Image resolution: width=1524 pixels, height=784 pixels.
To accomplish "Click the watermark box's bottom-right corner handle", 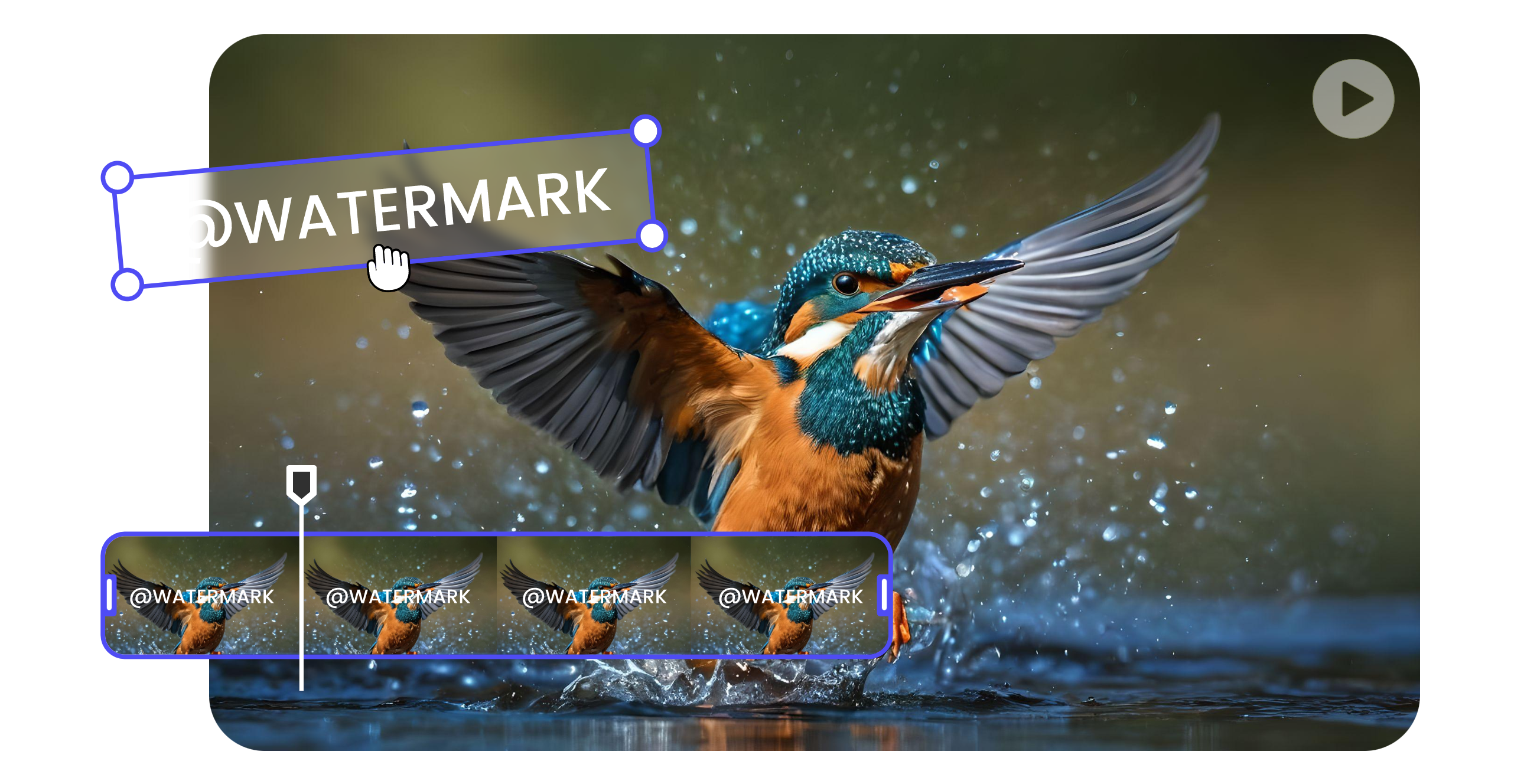I will tap(653, 236).
